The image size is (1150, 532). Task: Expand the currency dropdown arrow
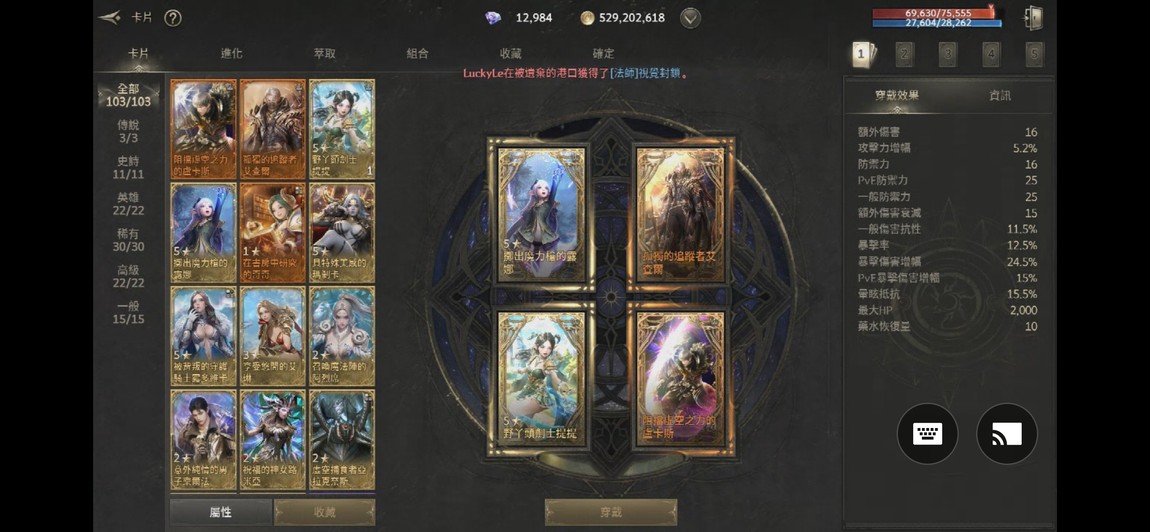click(690, 18)
